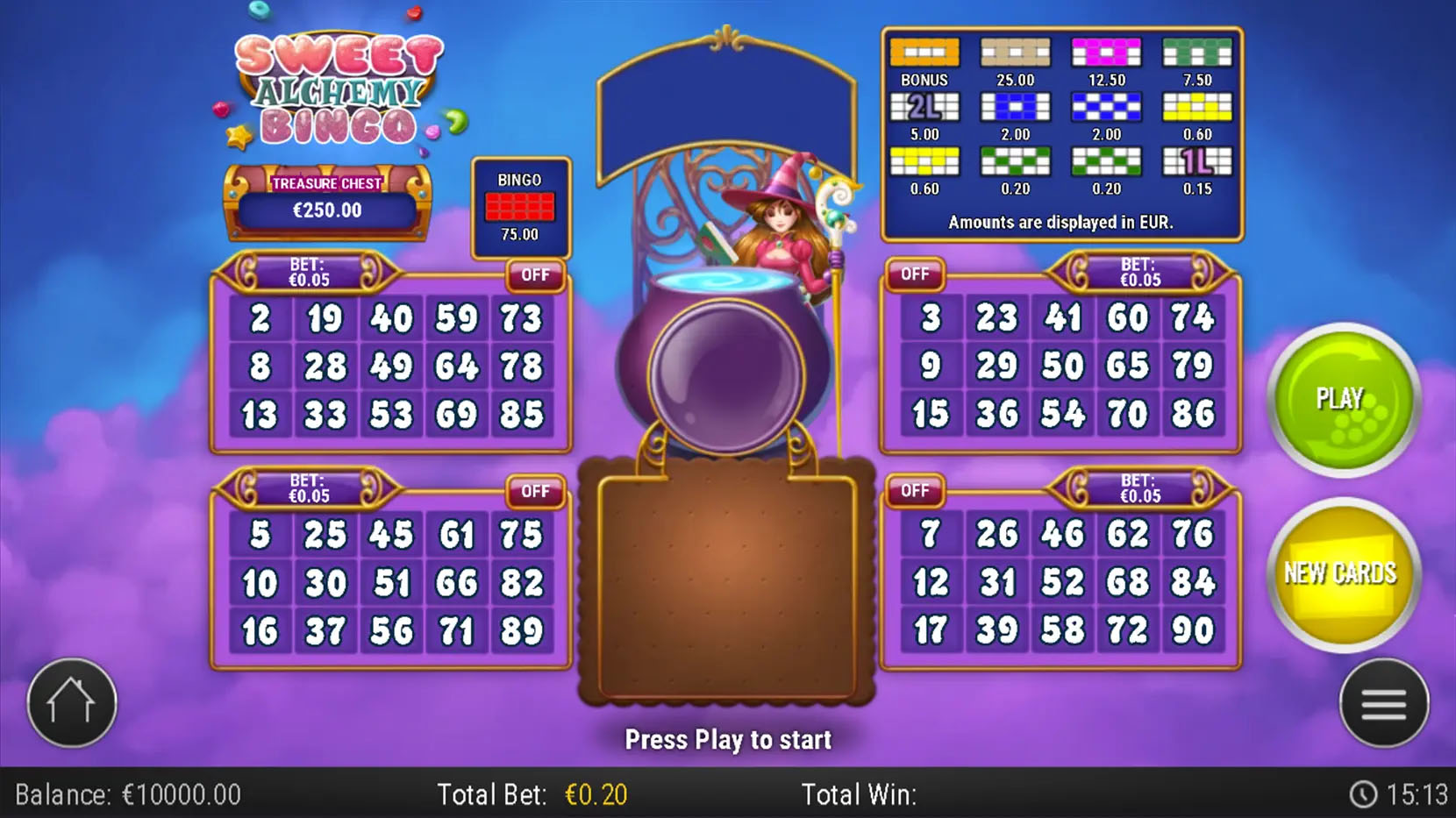Toggle the OFF switch on the top-right card
The height and width of the screenshot is (818, 1456).
tap(915, 274)
